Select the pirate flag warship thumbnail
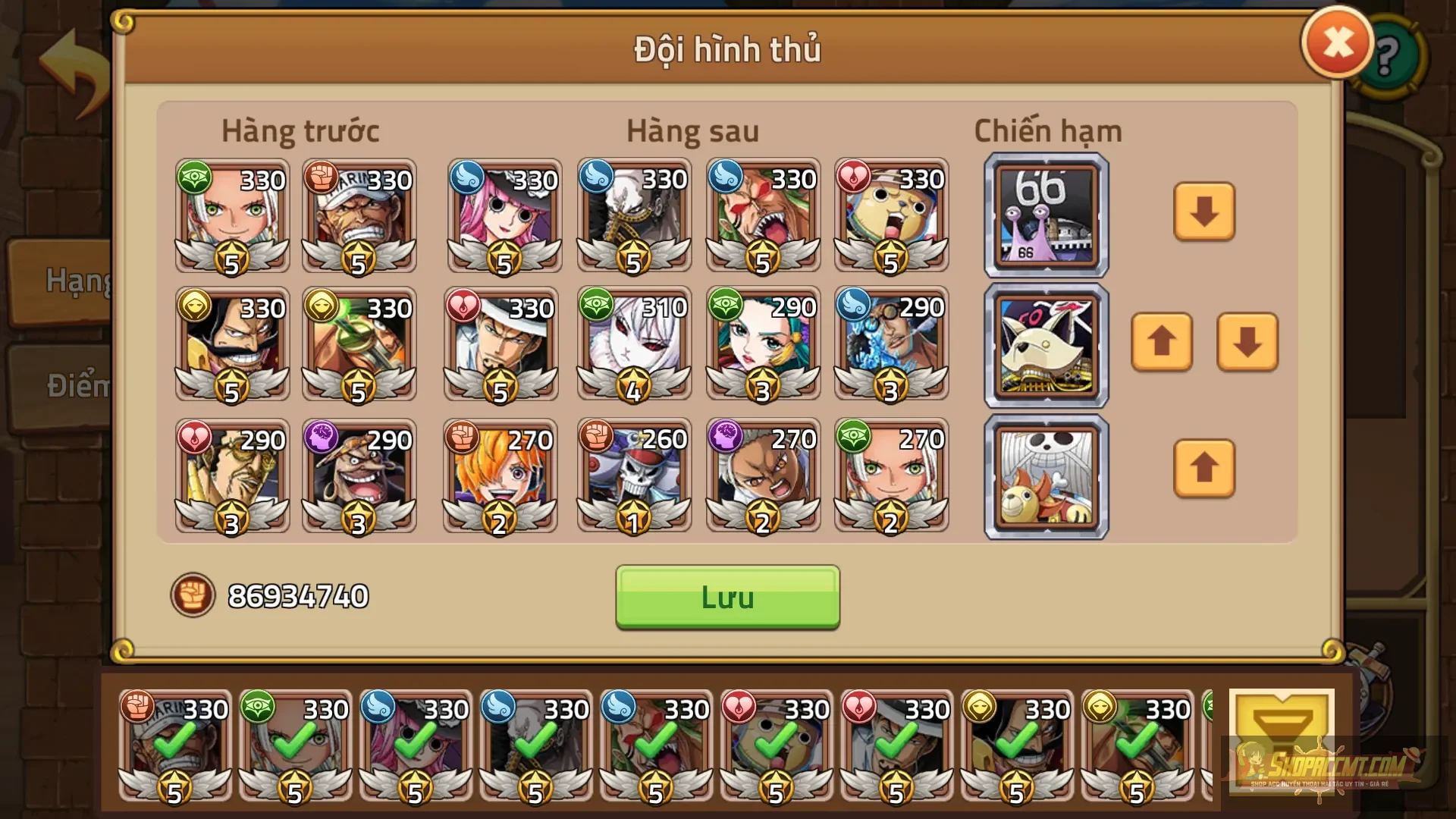1456x819 pixels. [x=1046, y=476]
